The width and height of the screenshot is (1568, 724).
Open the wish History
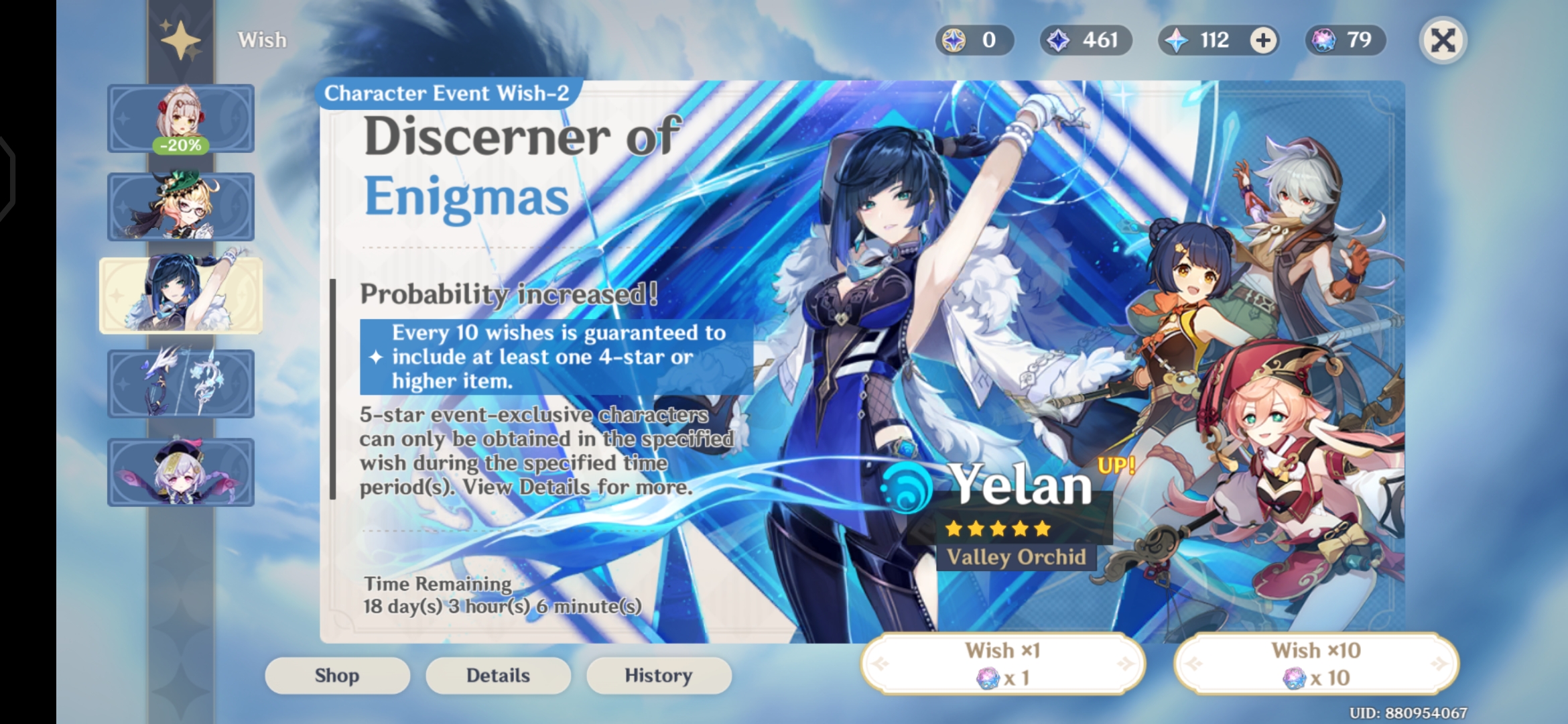[658, 675]
